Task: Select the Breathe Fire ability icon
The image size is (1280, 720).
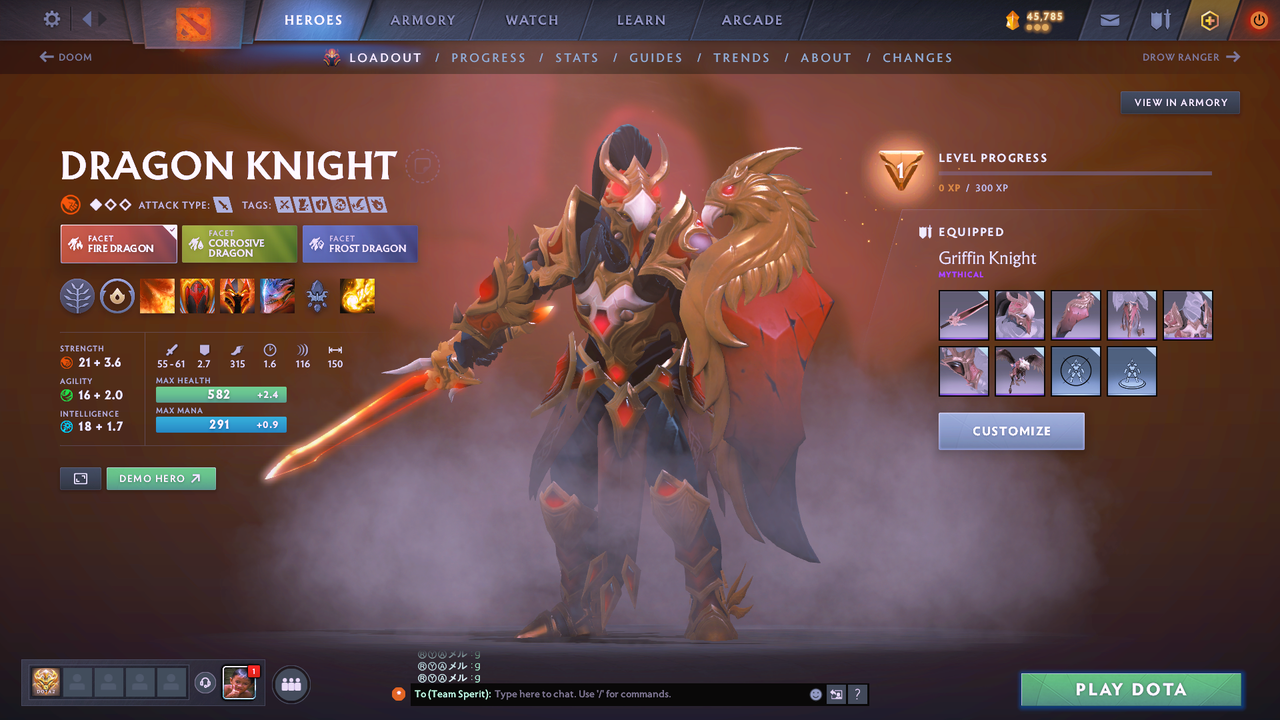Action: click(157, 296)
